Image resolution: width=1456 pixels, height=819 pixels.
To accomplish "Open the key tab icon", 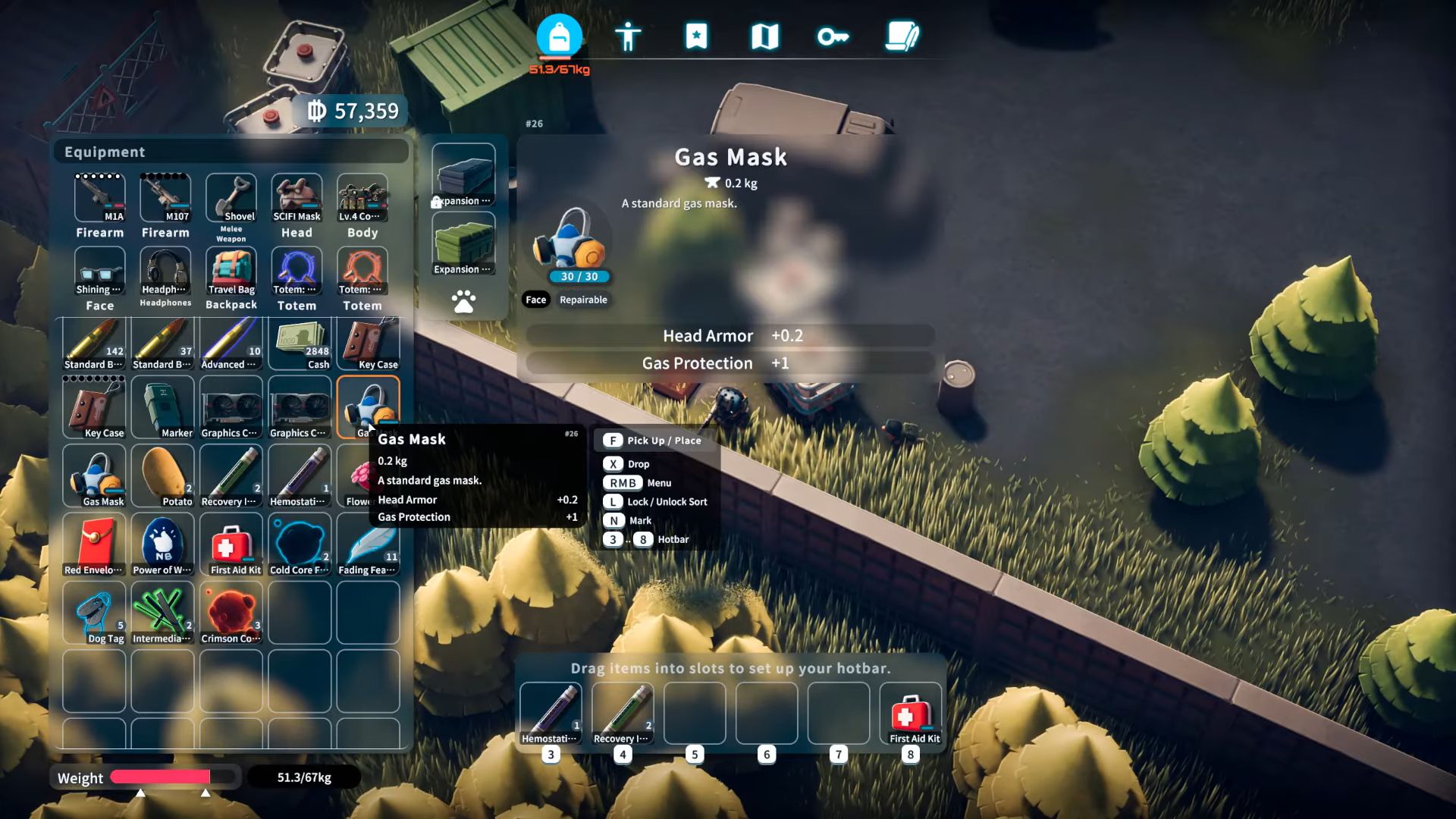I will click(x=833, y=36).
